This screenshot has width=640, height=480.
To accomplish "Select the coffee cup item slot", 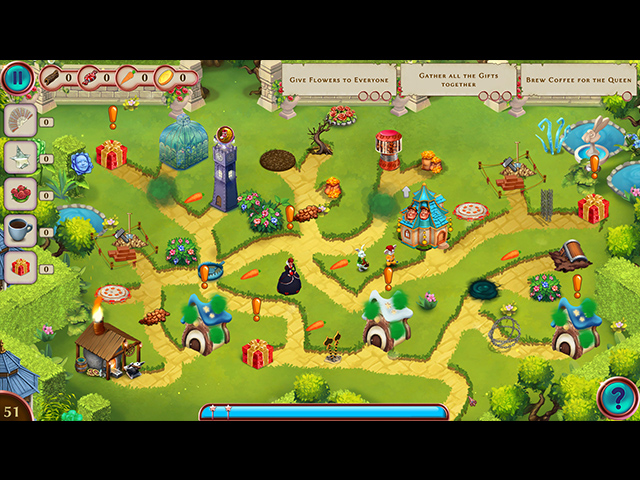I will pos(20,229).
